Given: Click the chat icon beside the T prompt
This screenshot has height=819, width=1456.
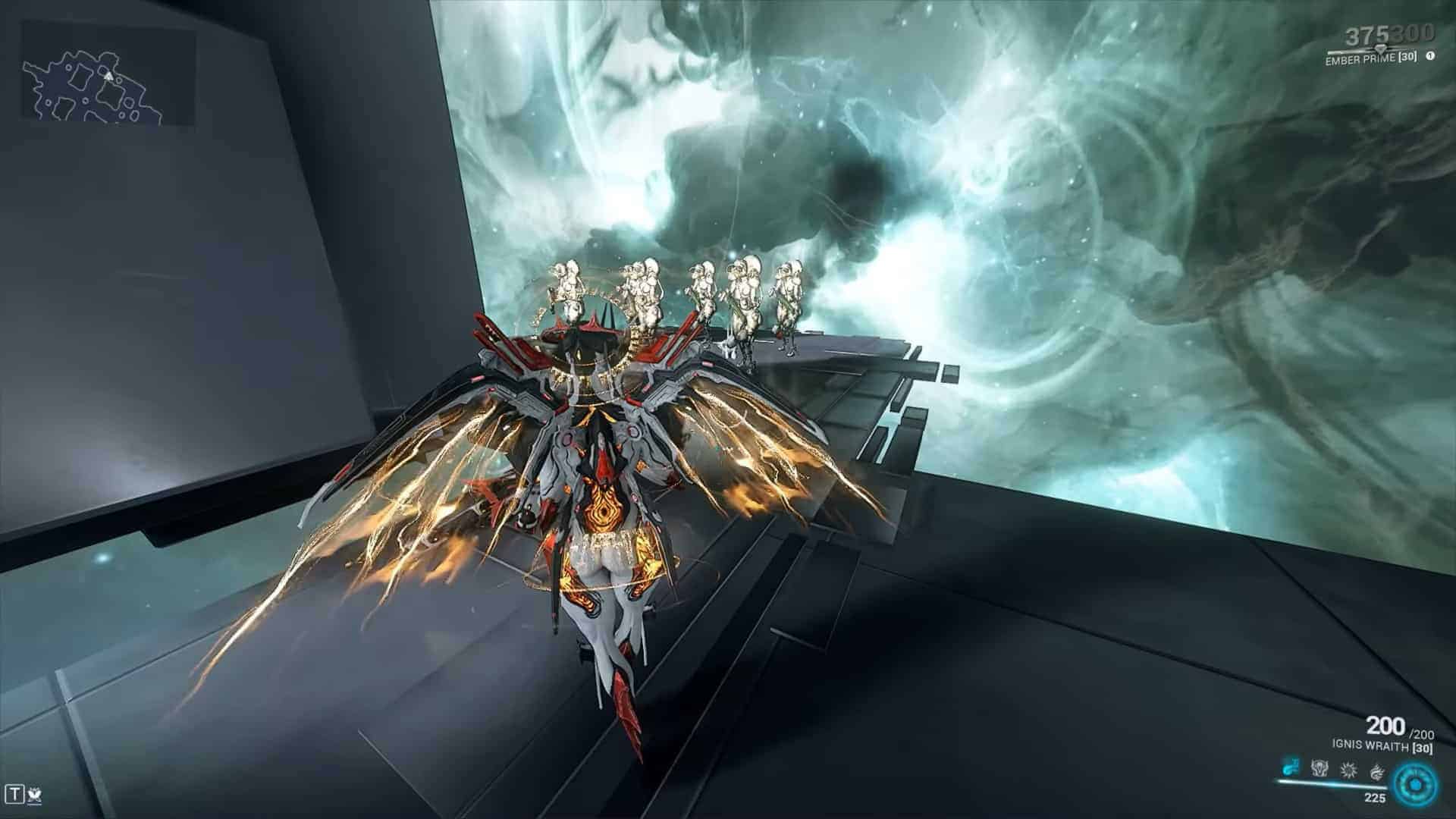Looking at the screenshot, I should tap(35, 795).
